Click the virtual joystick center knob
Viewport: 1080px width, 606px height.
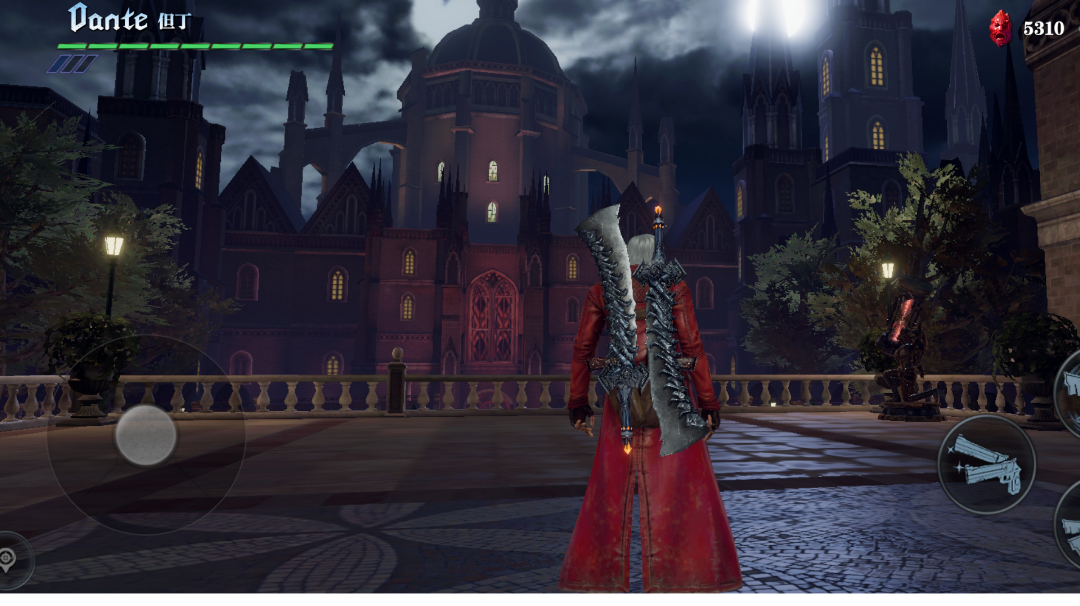[x=146, y=435]
